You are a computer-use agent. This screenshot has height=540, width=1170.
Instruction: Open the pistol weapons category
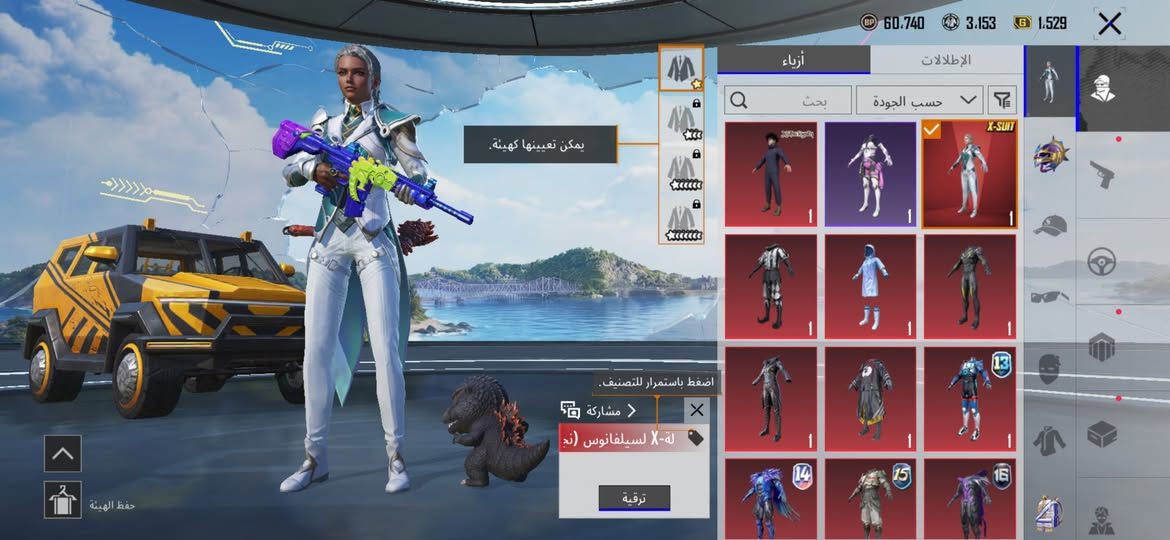[1102, 174]
